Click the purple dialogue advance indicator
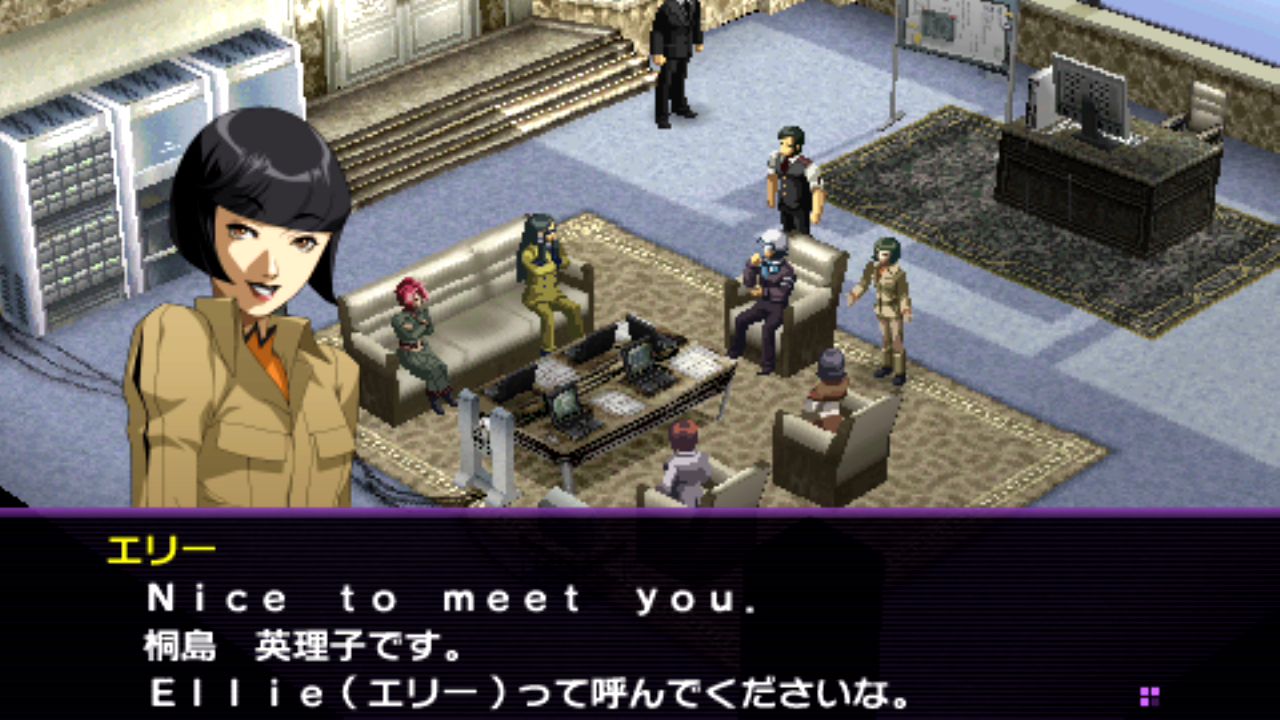The height and width of the screenshot is (720, 1280). [x=1149, y=696]
